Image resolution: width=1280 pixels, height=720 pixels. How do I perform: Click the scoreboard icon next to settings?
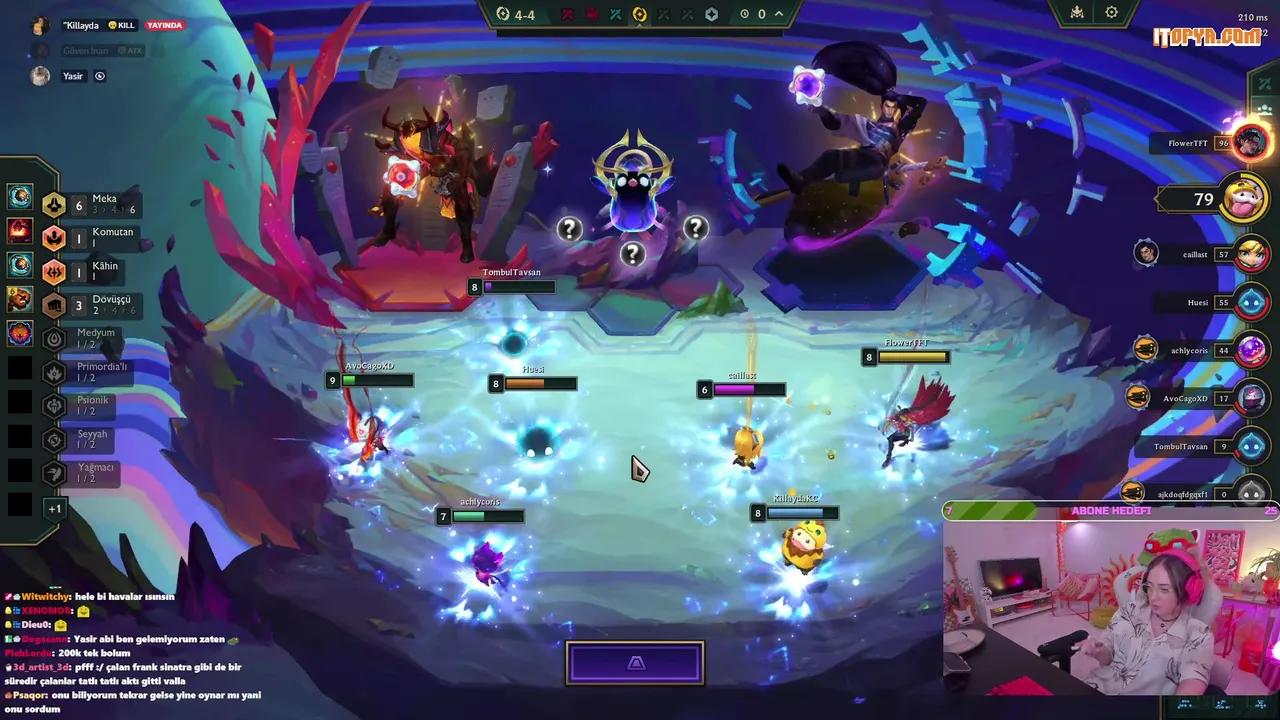point(1075,12)
